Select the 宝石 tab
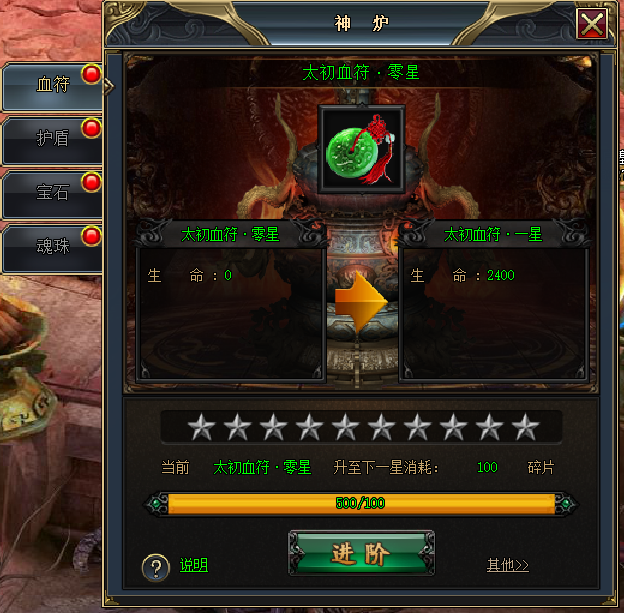The width and height of the screenshot is (624, 613). pos(53,193)
